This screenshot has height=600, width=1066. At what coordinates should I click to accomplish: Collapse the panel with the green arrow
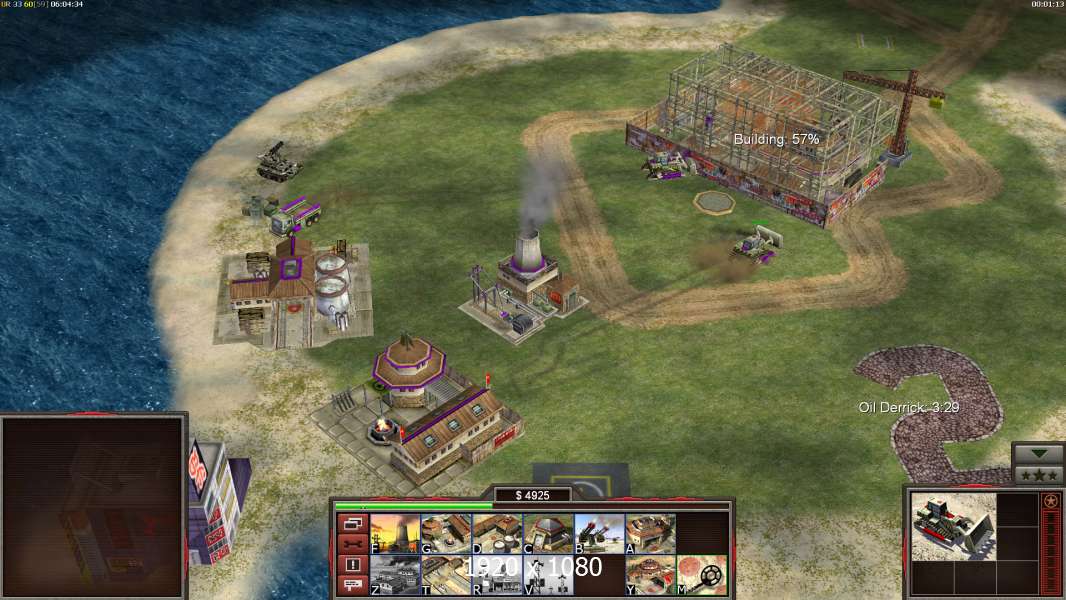pos(1037,454)
